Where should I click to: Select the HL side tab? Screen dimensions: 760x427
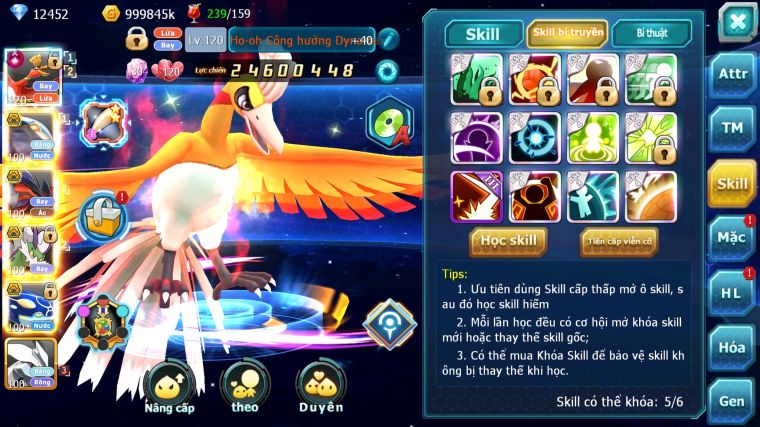[732, 293]
